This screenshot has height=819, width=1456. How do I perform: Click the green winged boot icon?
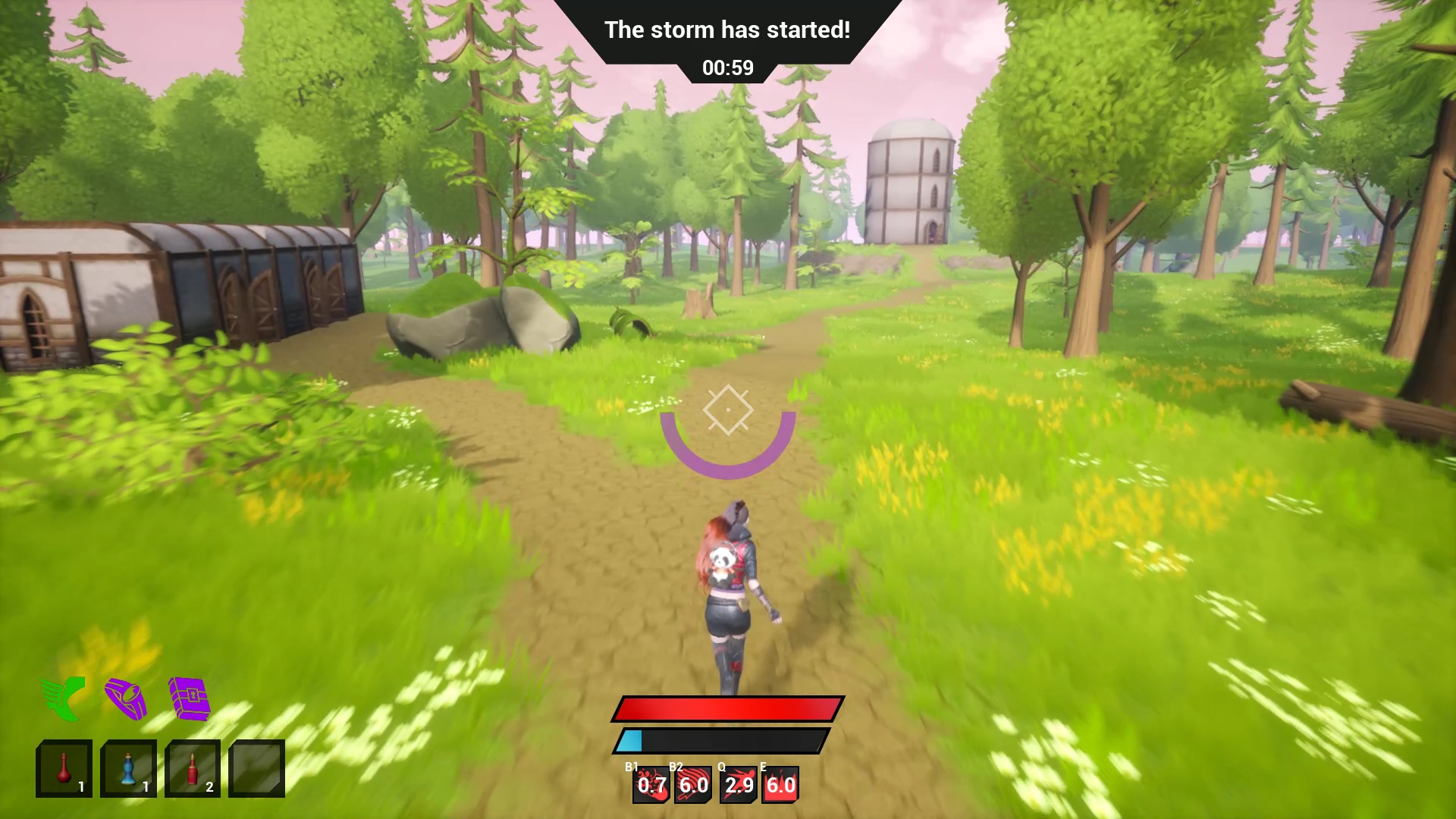point(63,698)
